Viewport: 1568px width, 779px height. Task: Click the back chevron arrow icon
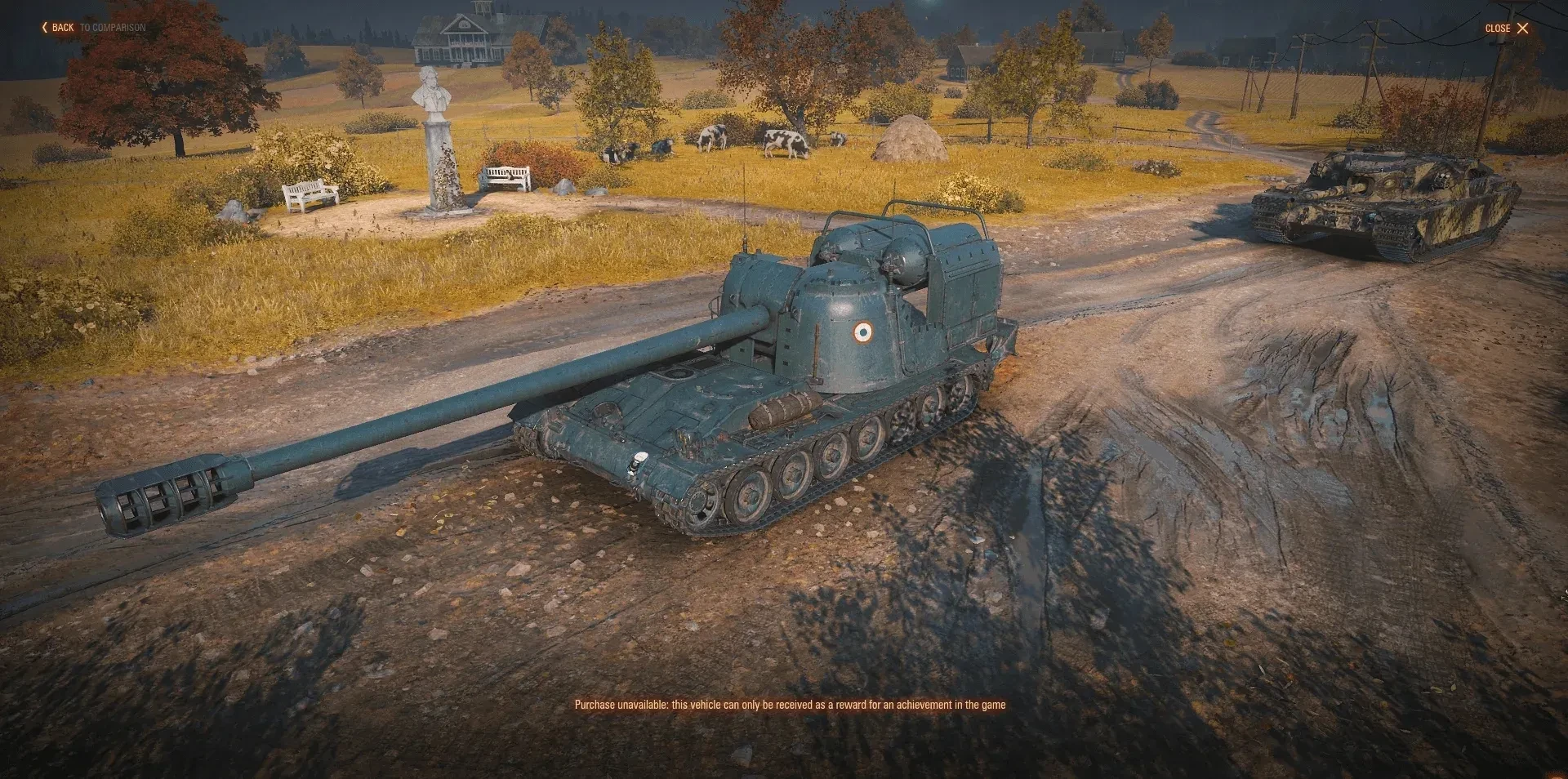click(x=45, y=27)
